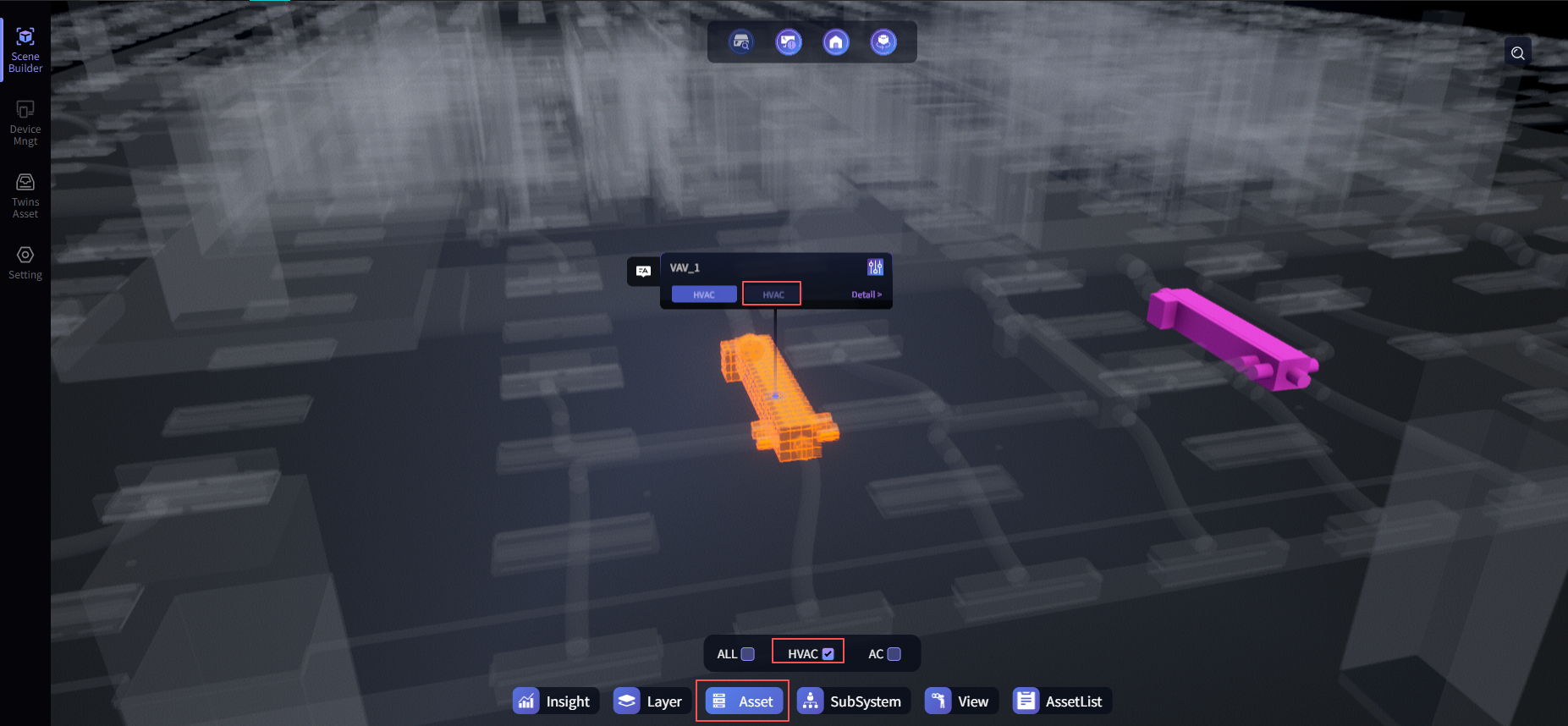Open the Scene Builder section

(25, 50)
